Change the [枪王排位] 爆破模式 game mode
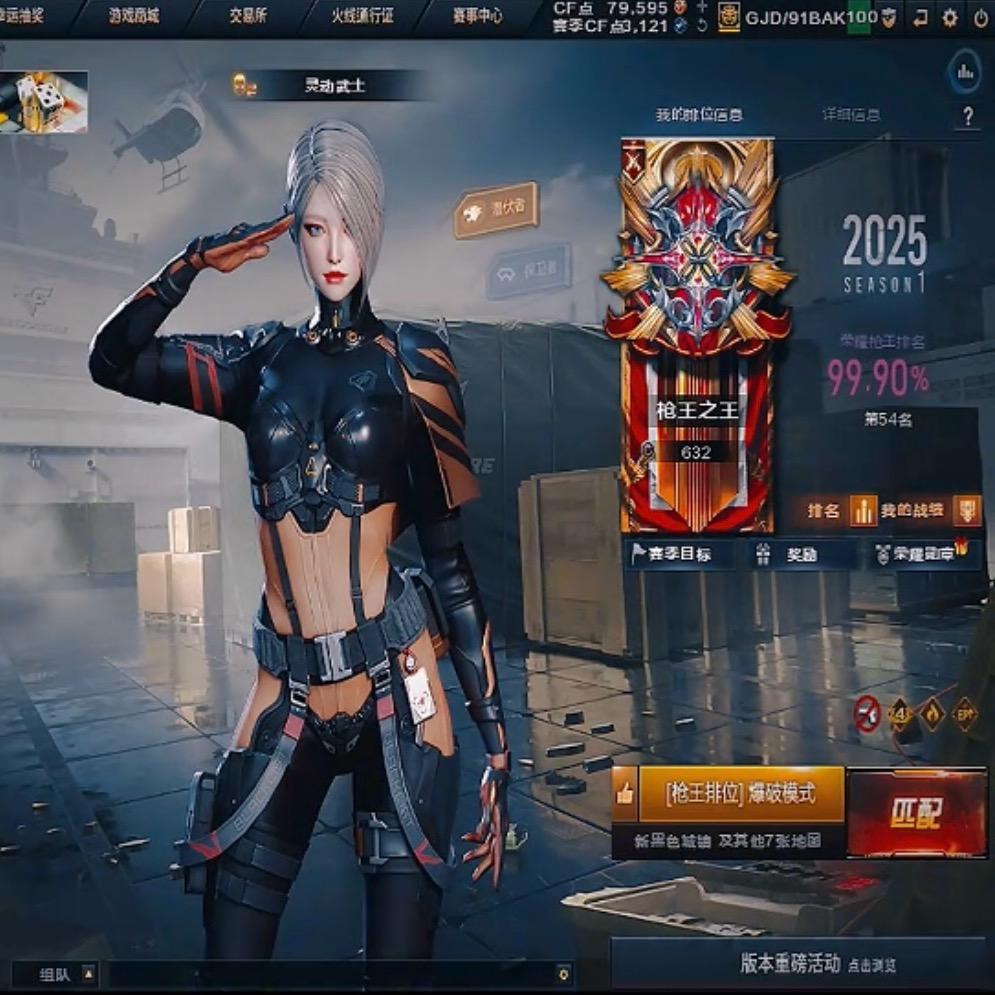Screen dimensions: 995x995 coord(741,795)
